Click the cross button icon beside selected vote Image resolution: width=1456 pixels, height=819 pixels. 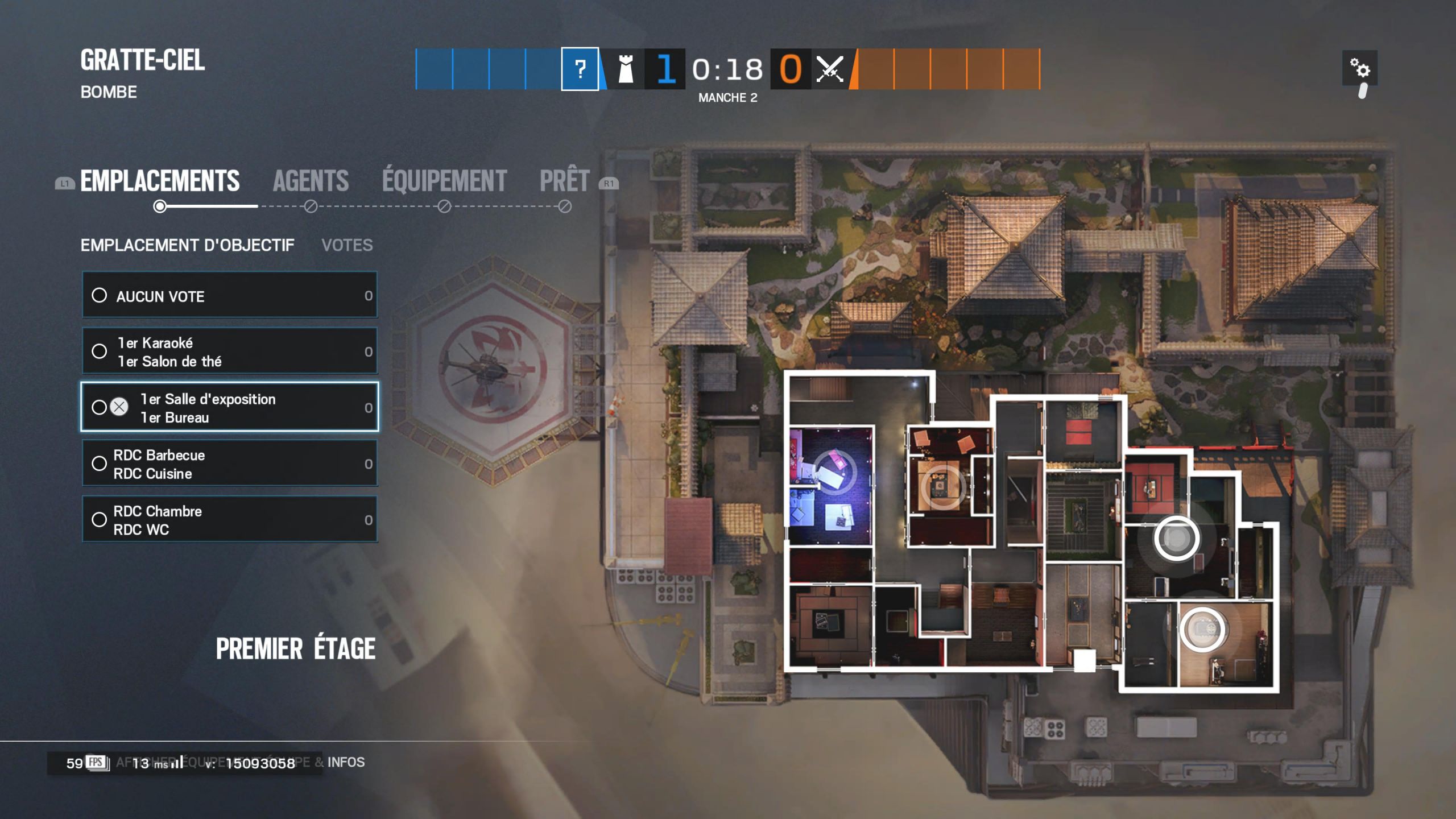pos(118,407)
